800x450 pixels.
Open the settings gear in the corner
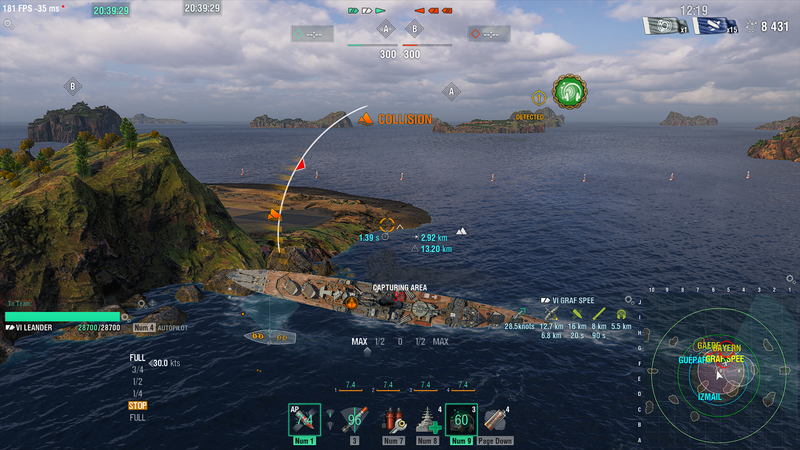[x=8, y=22]
